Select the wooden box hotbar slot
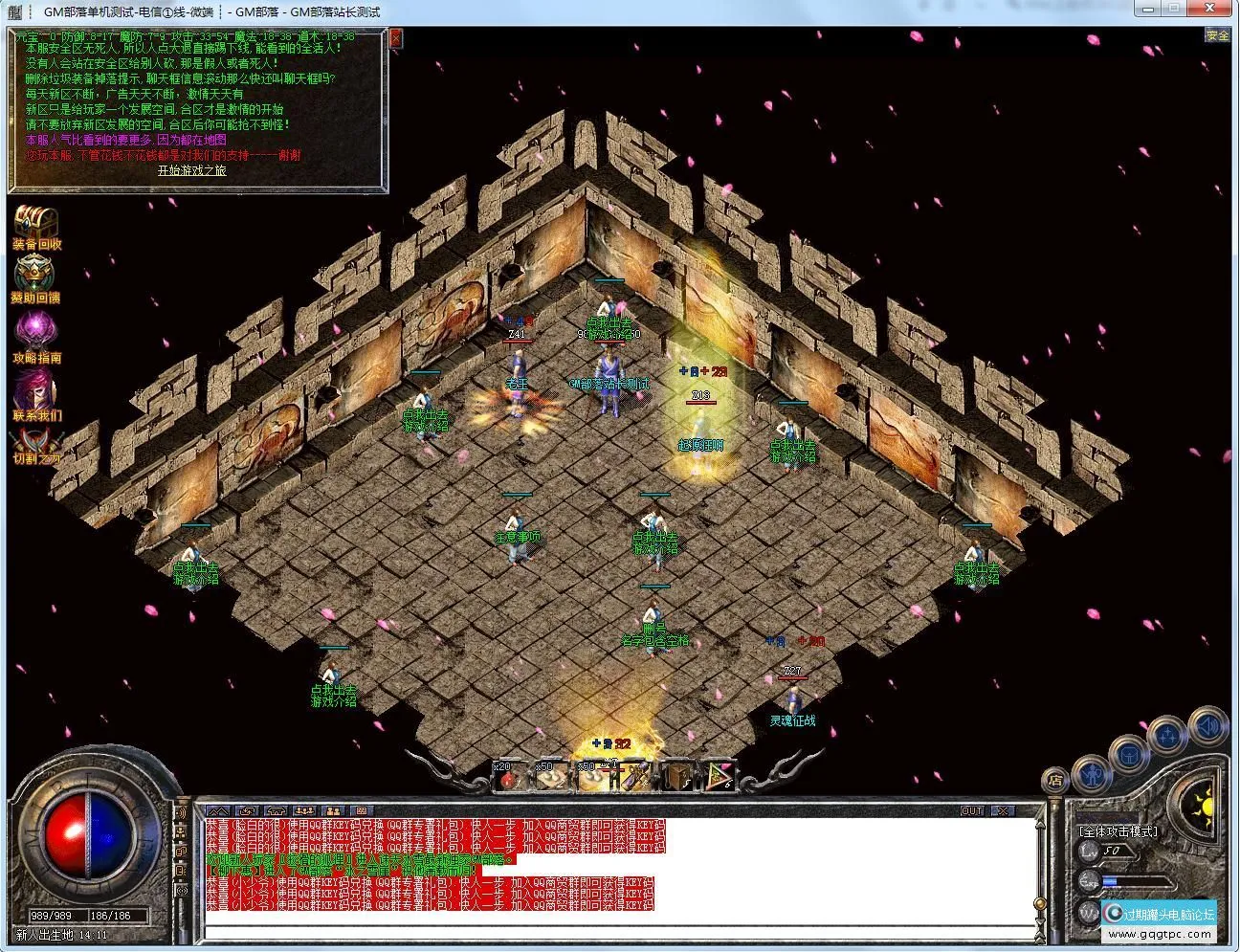 coord(679,776)
